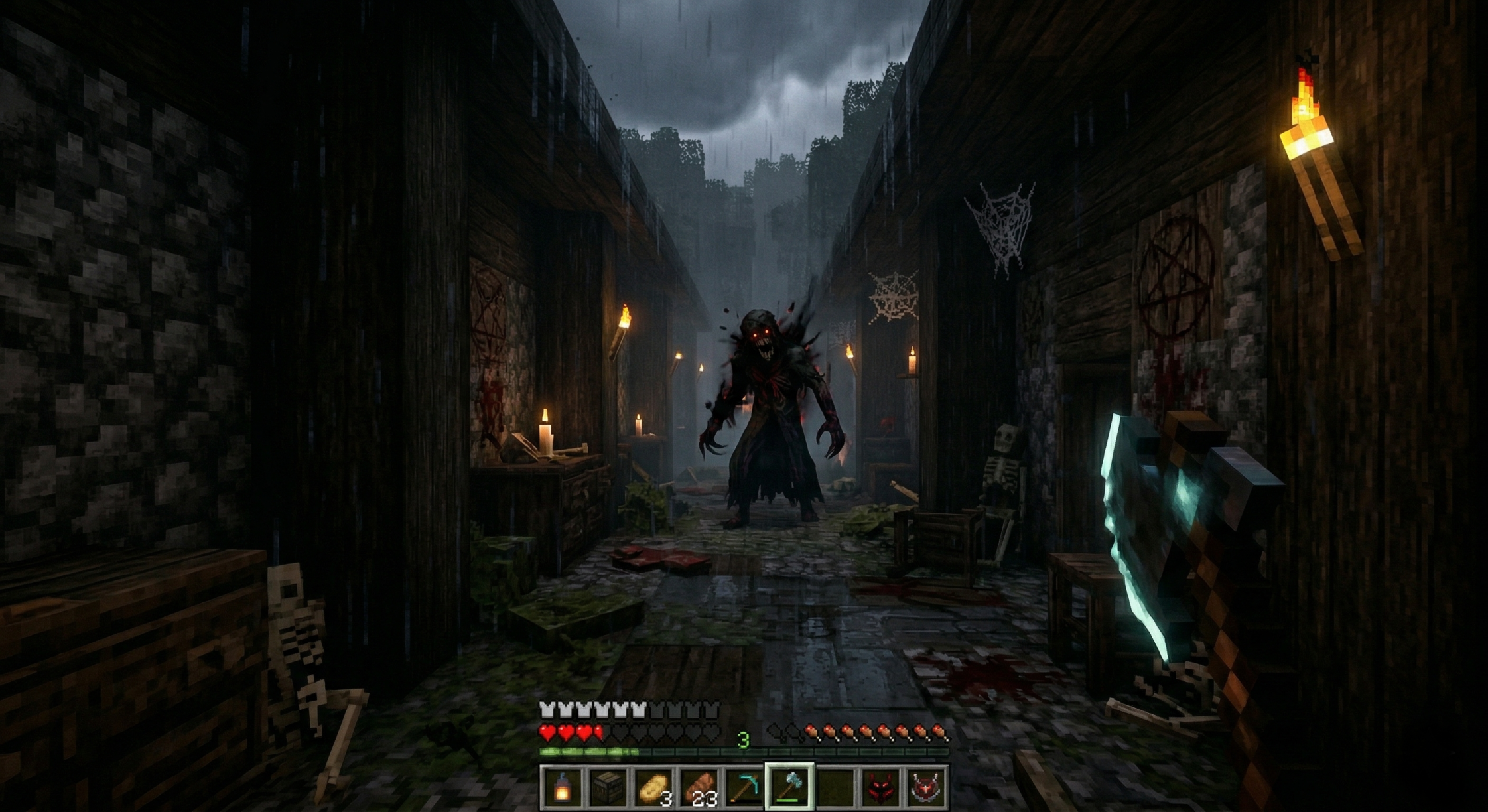Select the crafting table item in the hotbar

[x=607, y=785]
